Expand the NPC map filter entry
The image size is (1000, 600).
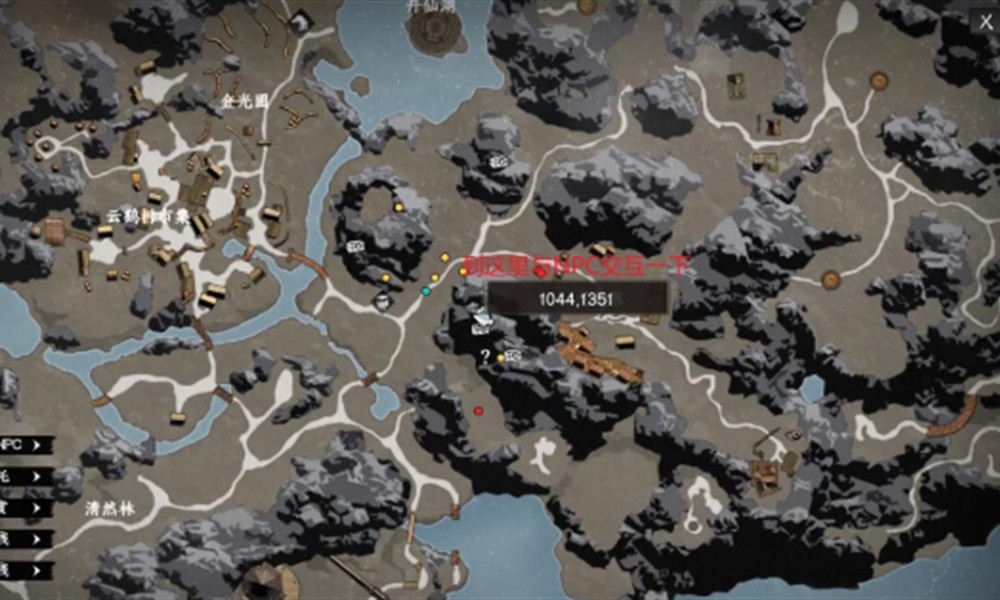point(25,445)
